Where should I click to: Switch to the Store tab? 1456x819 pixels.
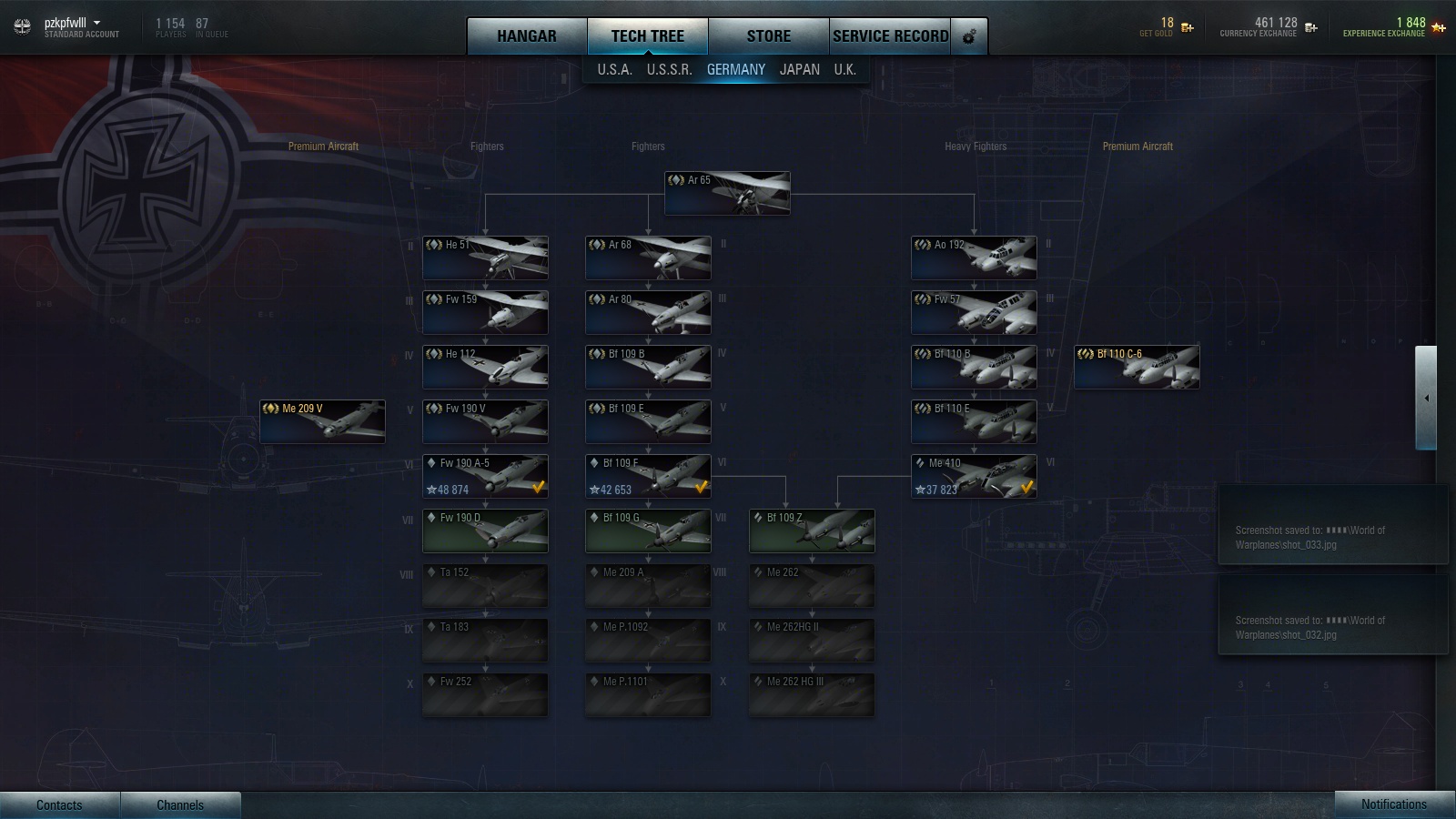tap(768, 36)
